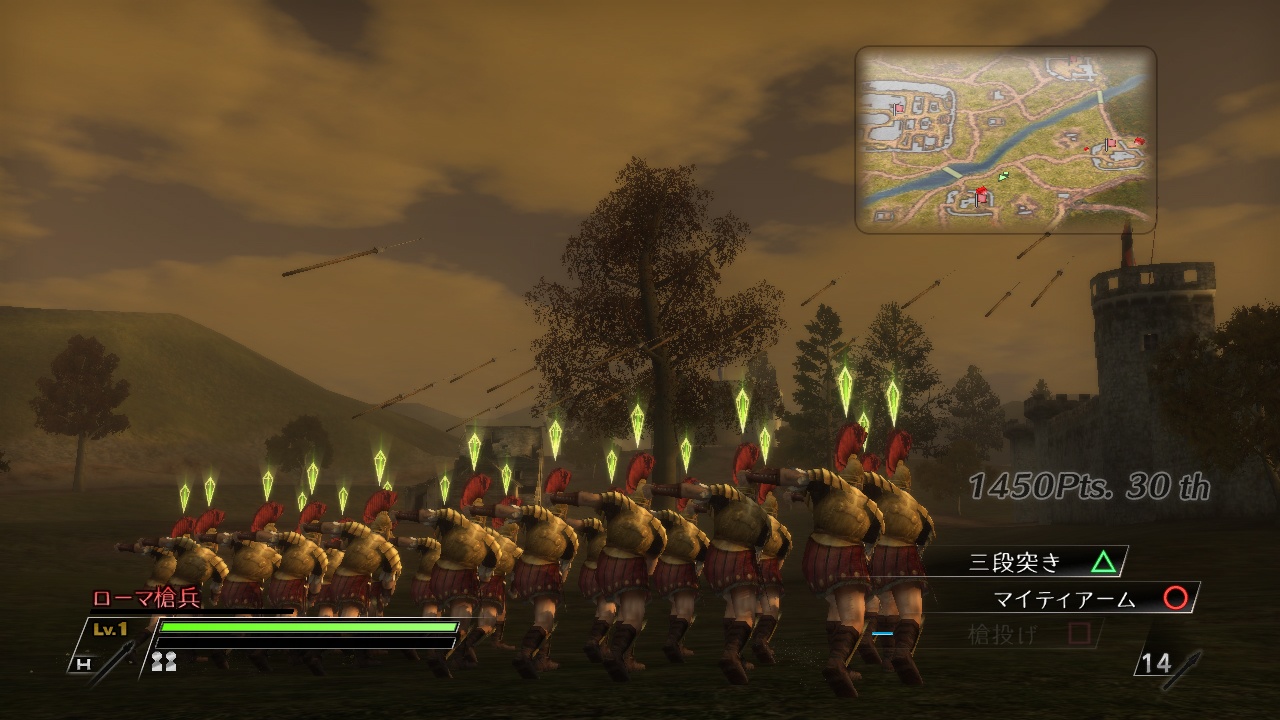Click the two-soldier troop count icon
The image size is (1280, 720).
point(164,661)
